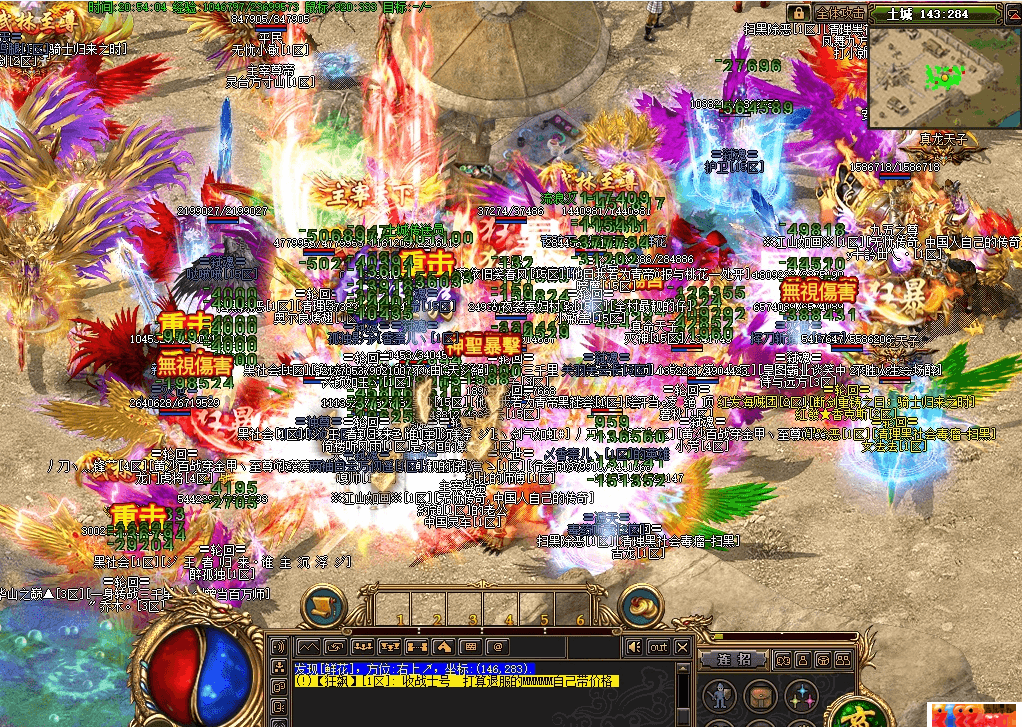Close the chat panel with the X

(x=683, y=647)
